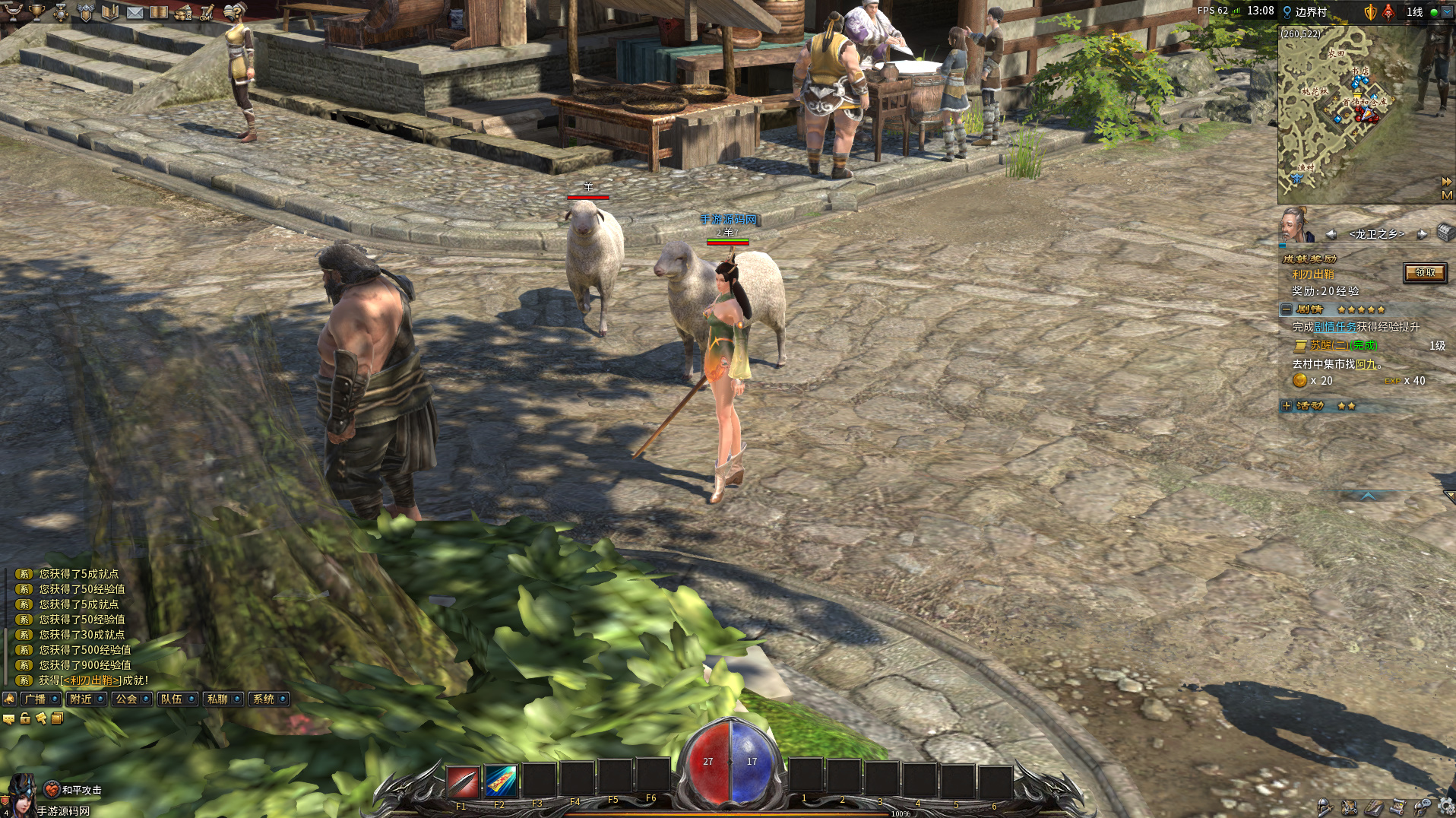
Task: Click the minimap of 边界村
Action: click(1351, 114)
